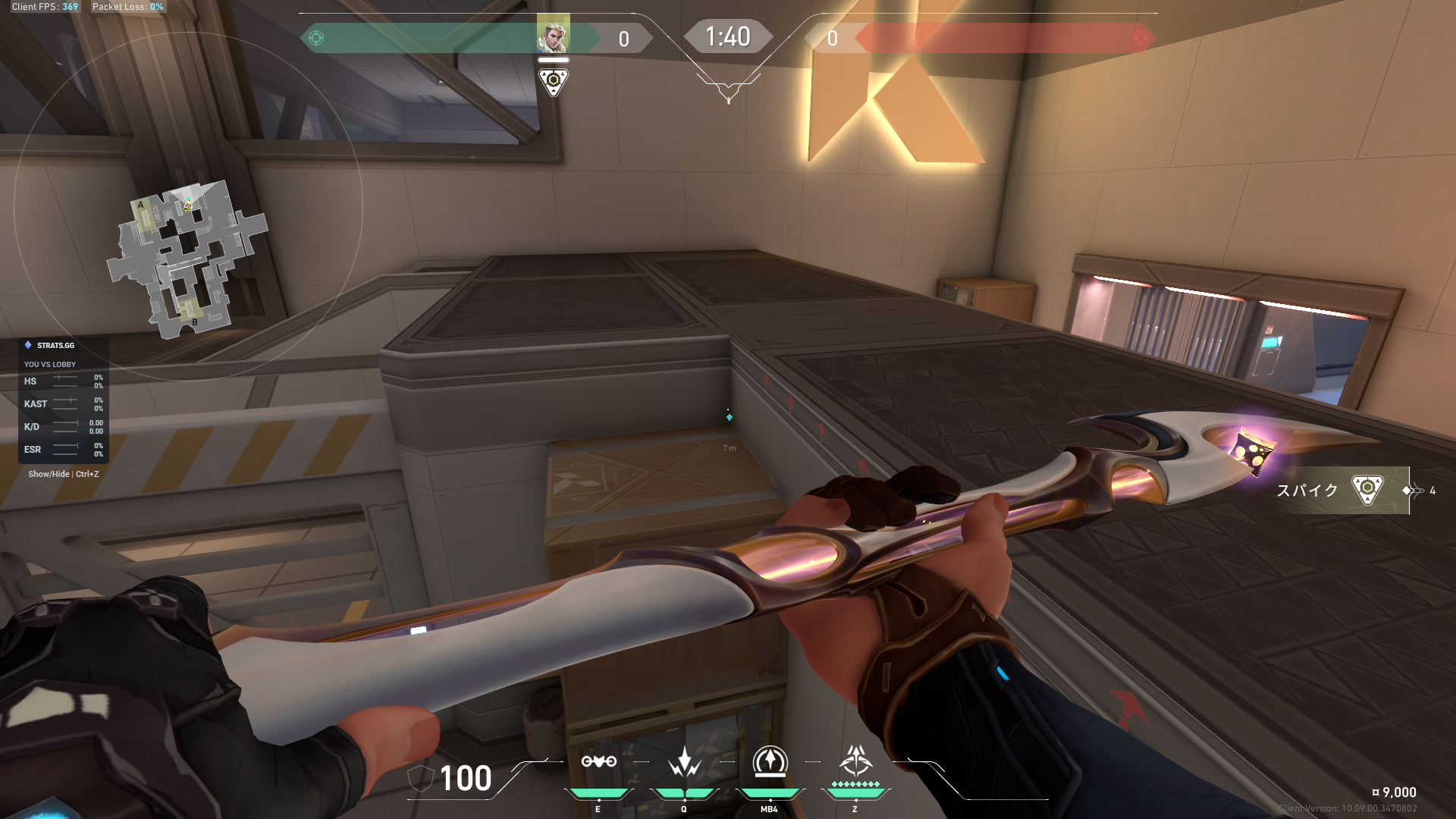
Task: Activate the Owl Drone ability
Action: tap(598, 762)
